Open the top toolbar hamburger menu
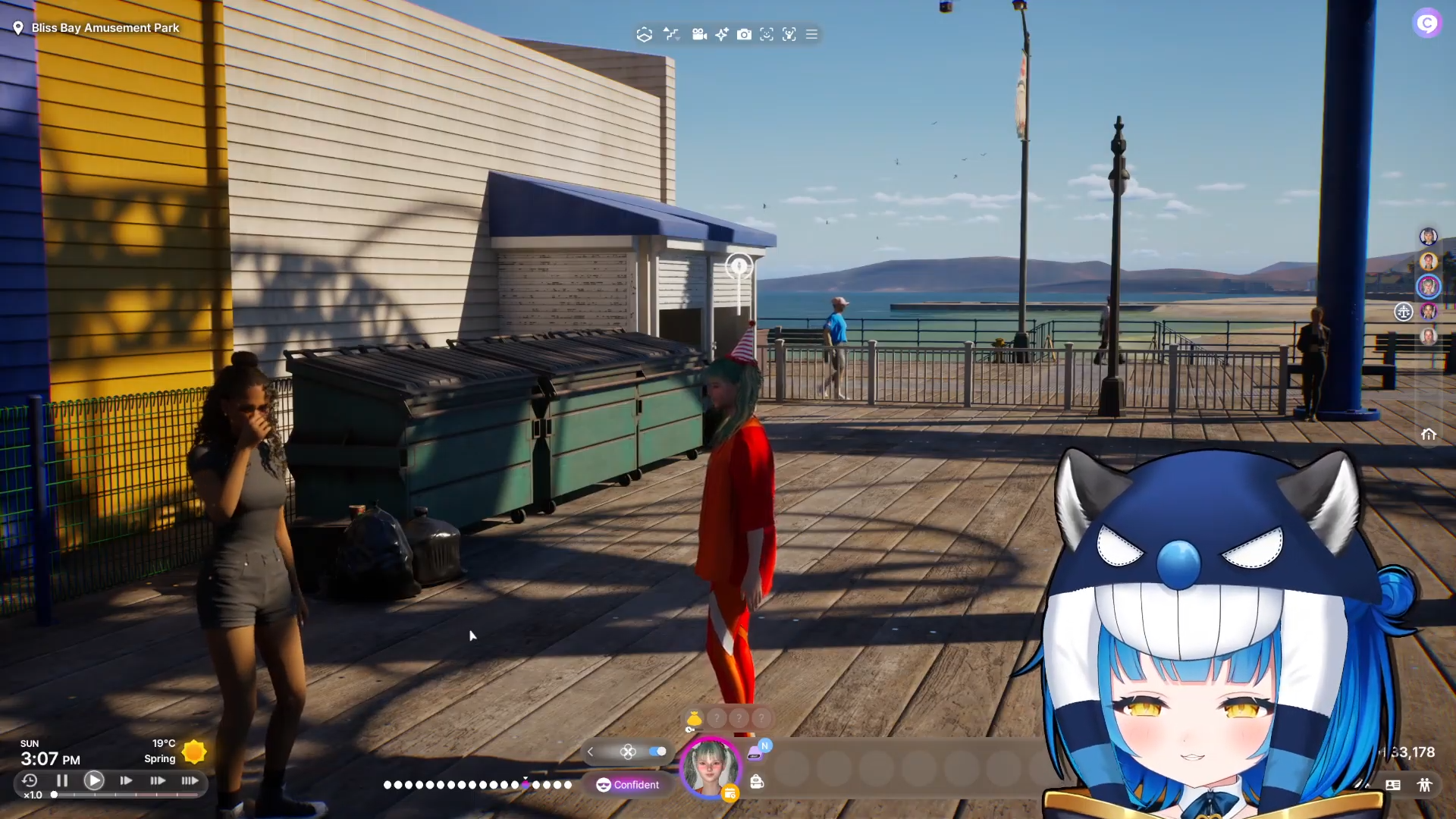This screenshot has width=1456, height=819. click(x=811, y=34)
